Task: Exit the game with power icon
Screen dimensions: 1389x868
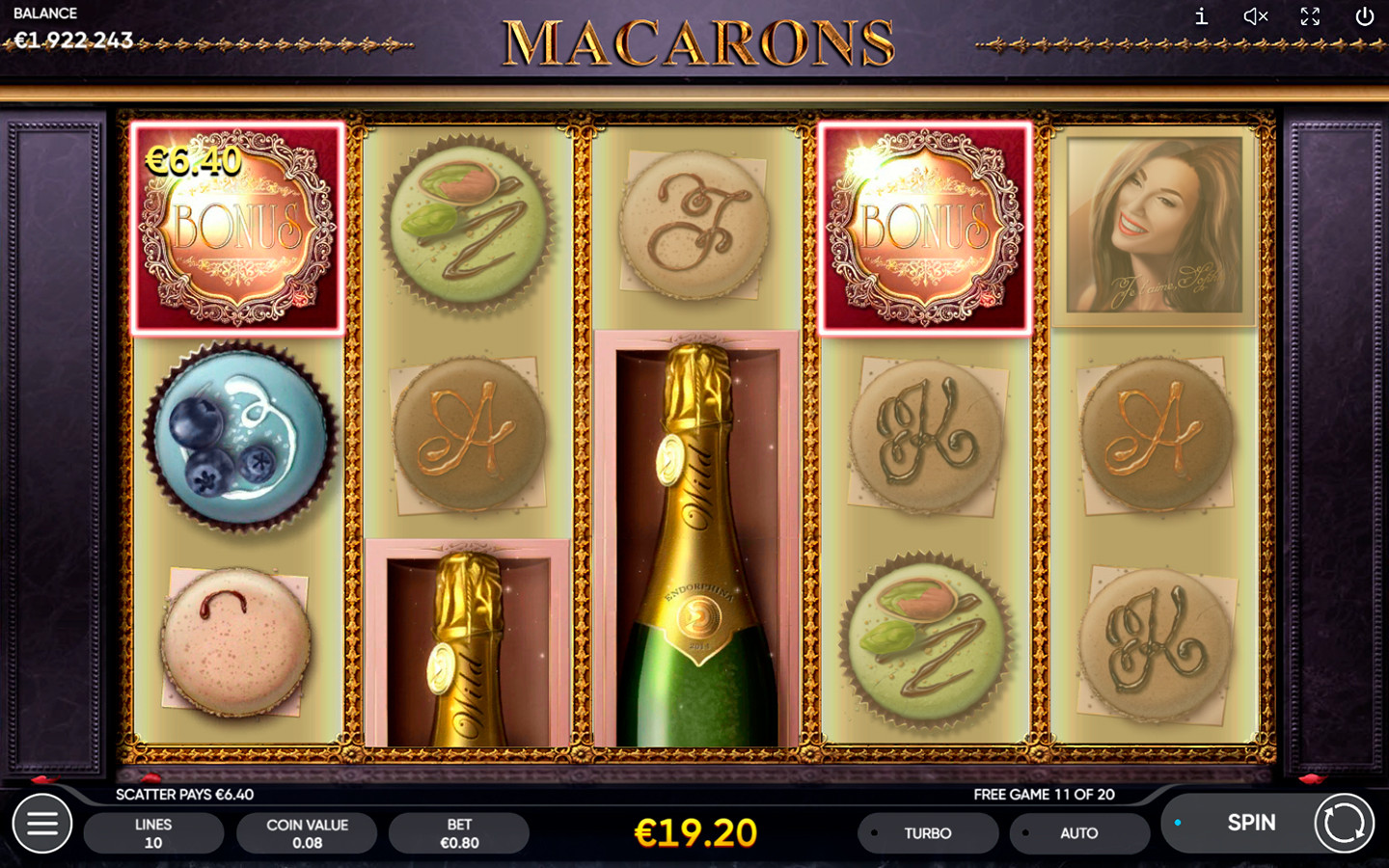Action: coord(1364,16)
